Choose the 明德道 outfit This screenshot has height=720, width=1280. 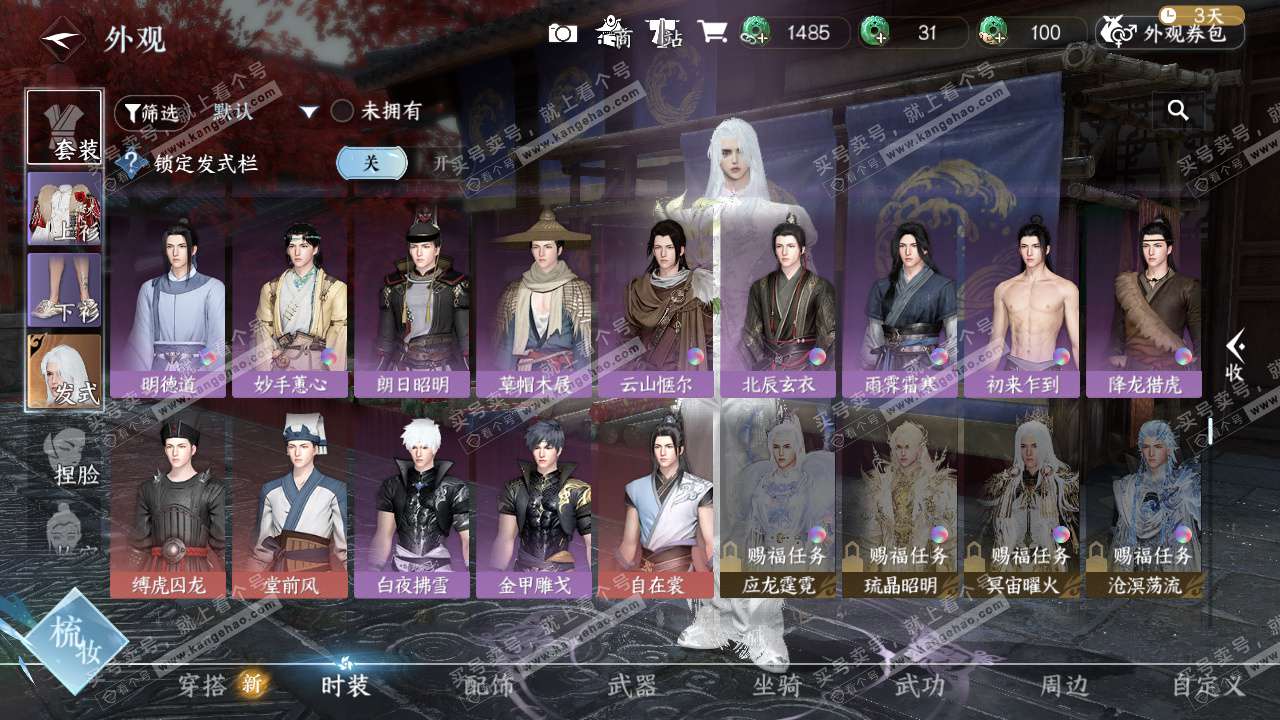(x=168, y=299)
